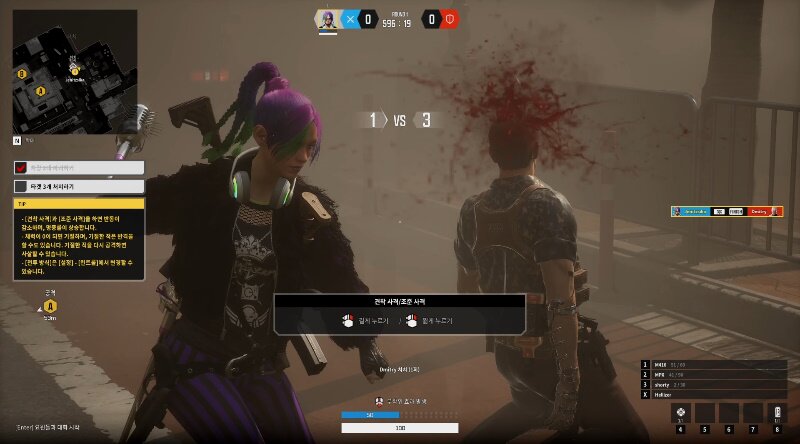This screenshot has width=800, height=444.
Task: Click the purple-haired player portrait
Action: click(x=327, y=18)
